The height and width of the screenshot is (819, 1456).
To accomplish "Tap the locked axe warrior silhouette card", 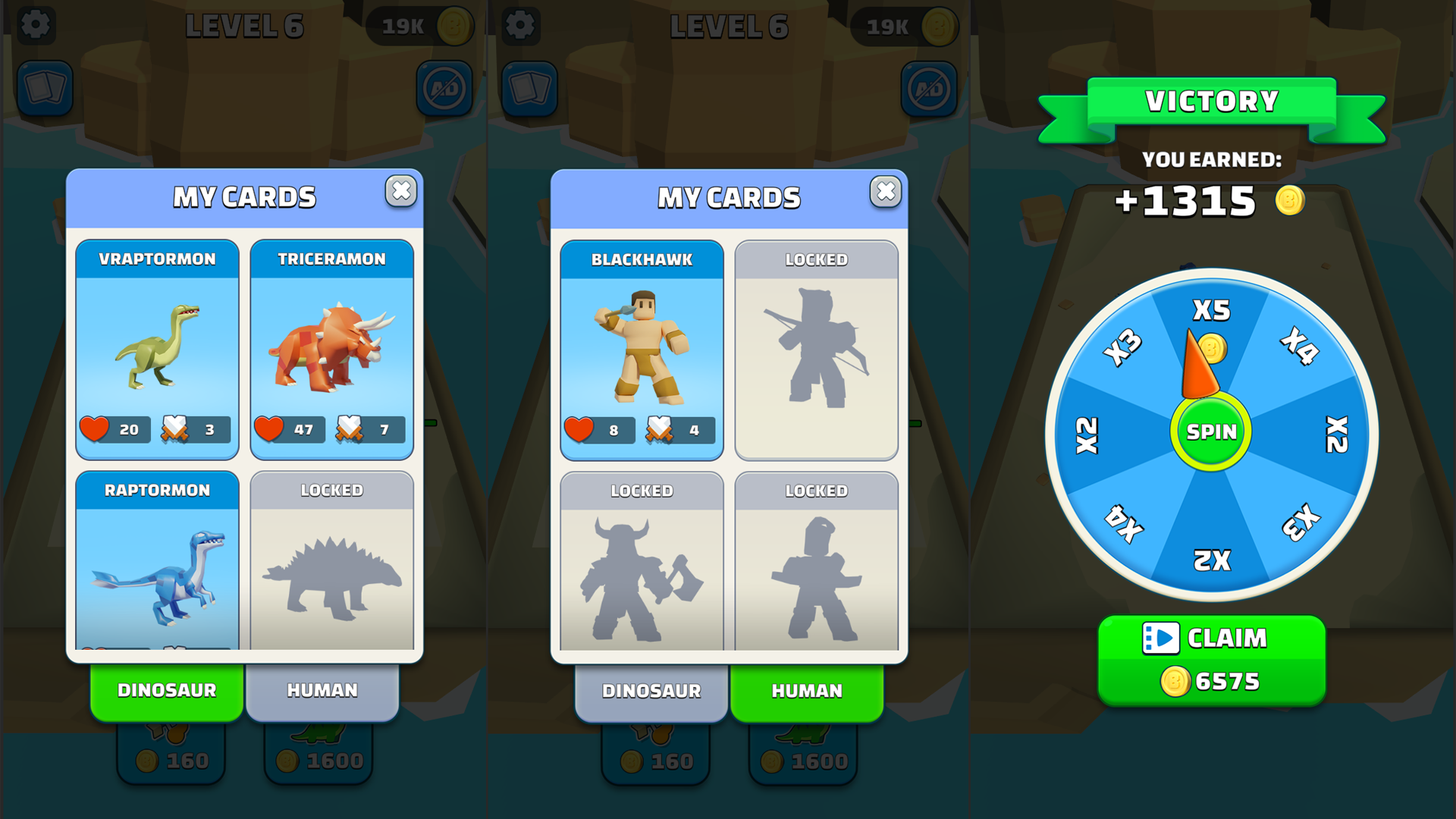I will tap(642, 569).
